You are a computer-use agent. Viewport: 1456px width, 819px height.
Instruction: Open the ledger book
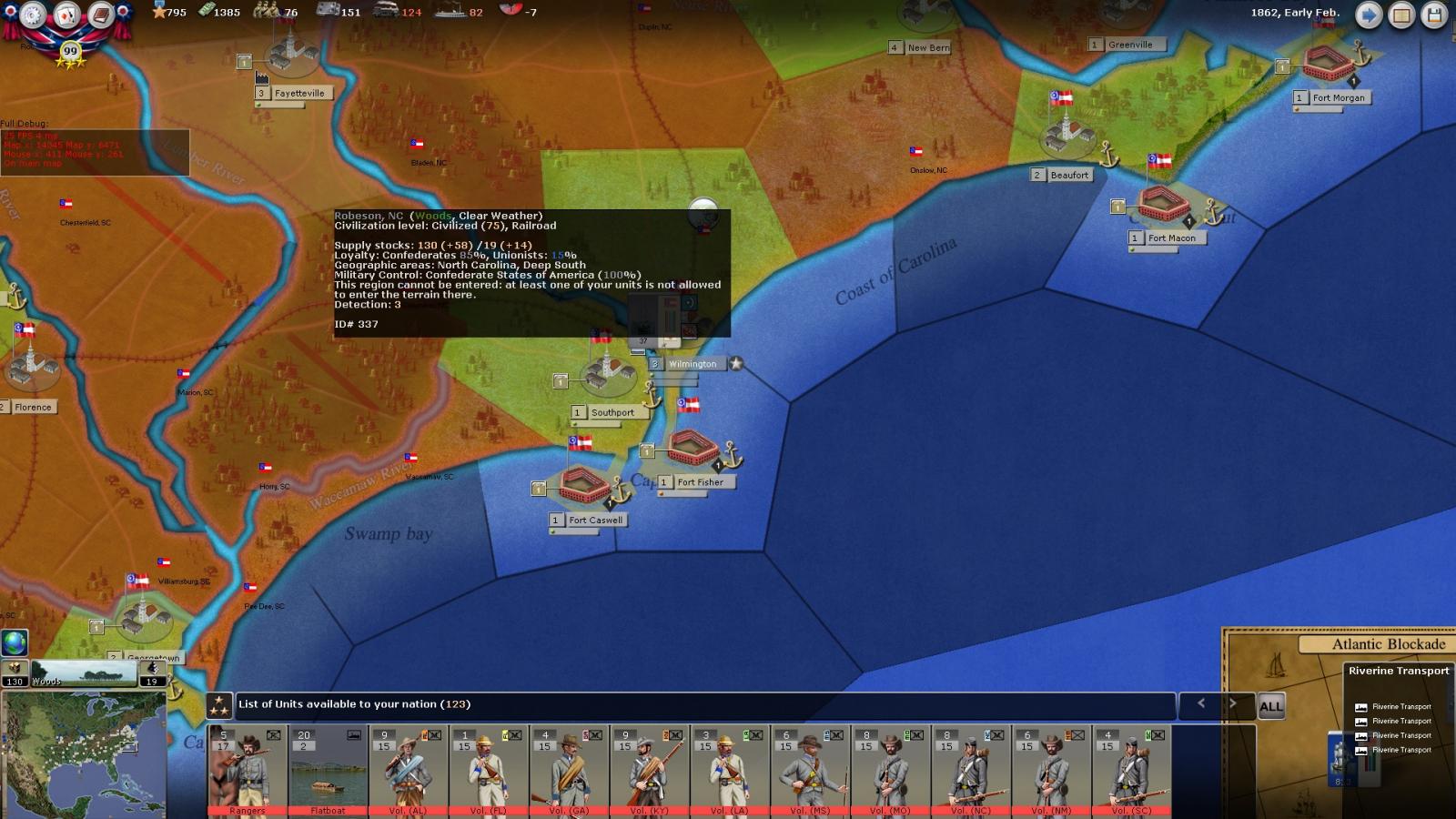click(101, 15)
